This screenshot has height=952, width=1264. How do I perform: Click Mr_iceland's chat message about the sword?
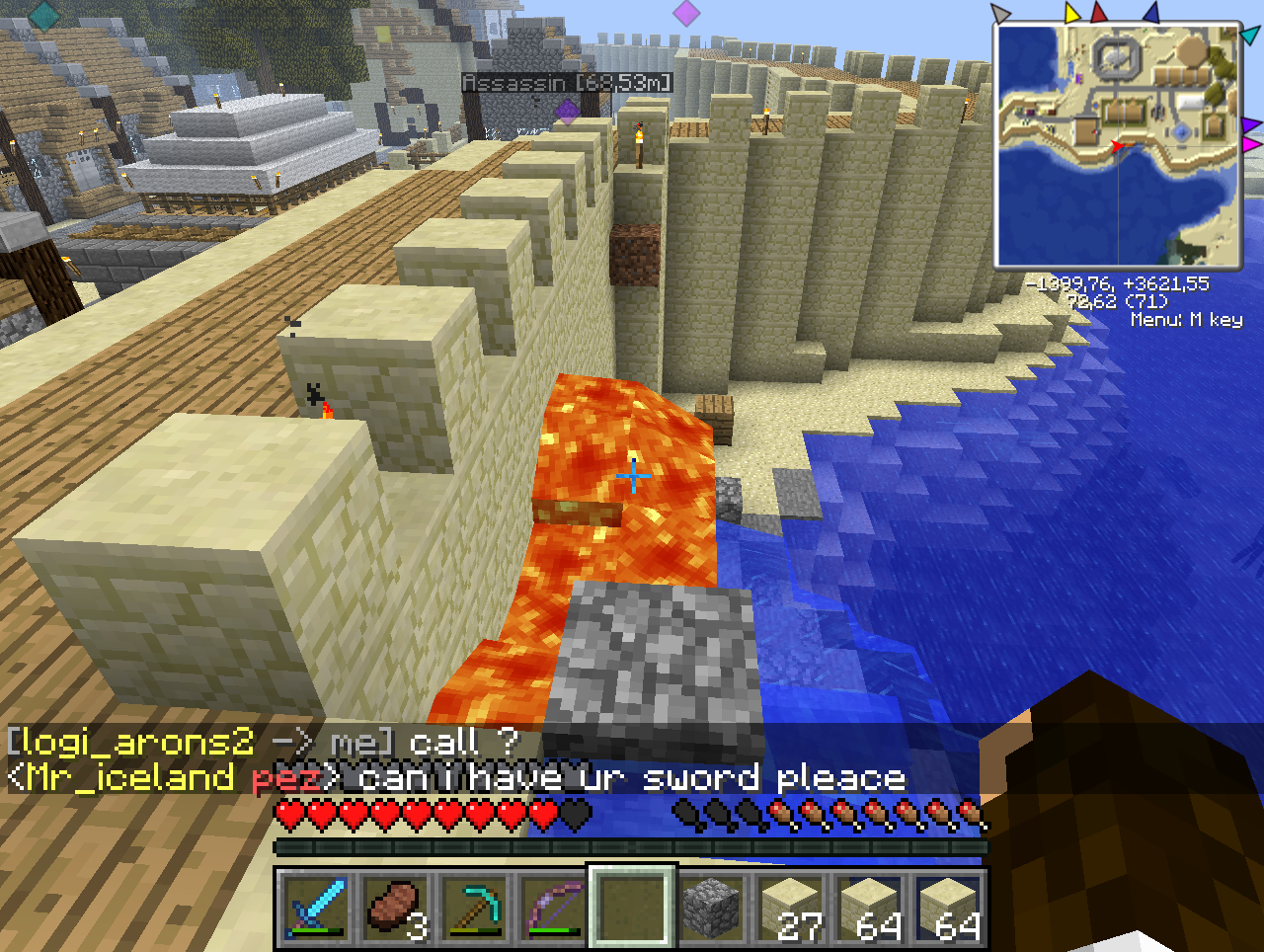(x=454, y=778)
